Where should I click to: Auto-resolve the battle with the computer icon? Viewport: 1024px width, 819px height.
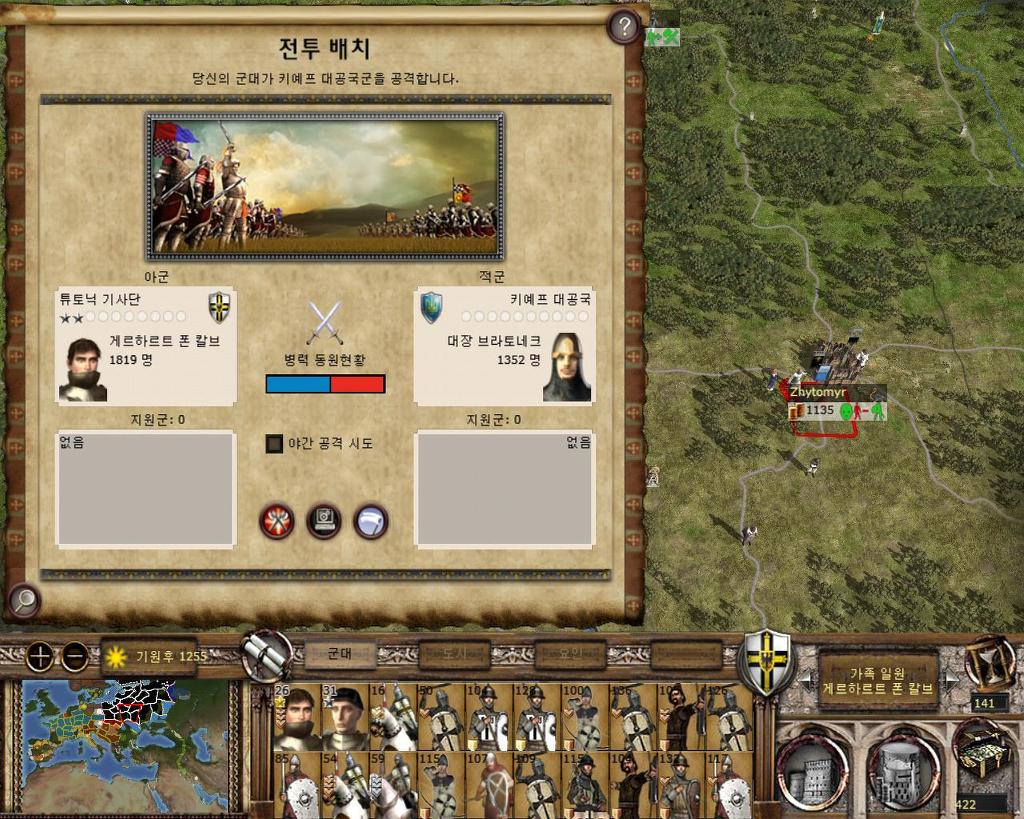point(324,521)
